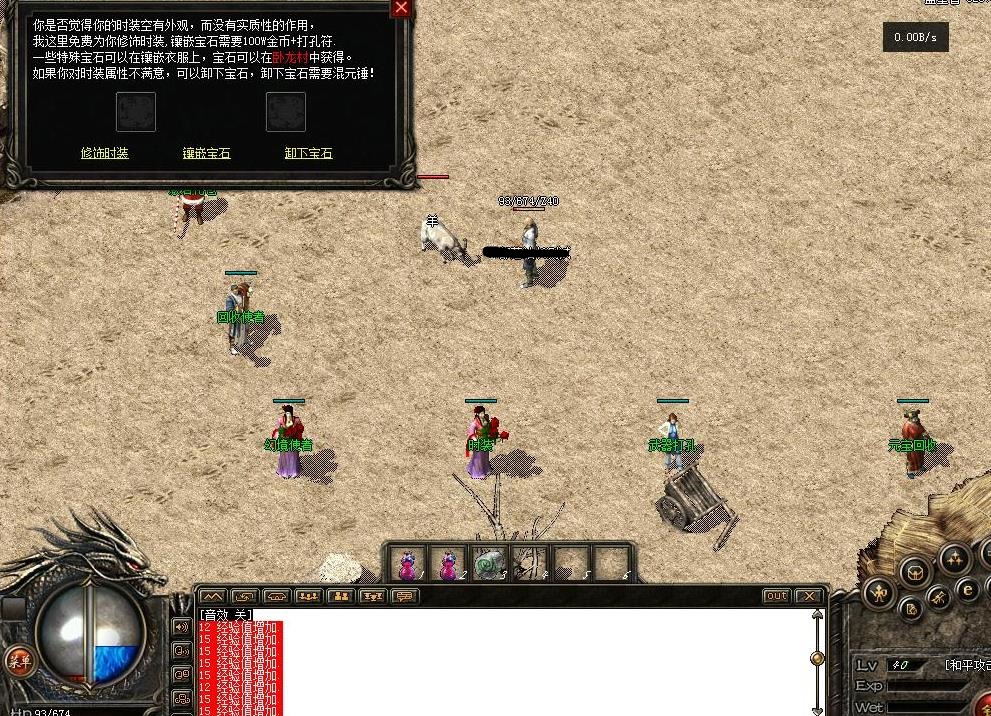Choose the 修饰时装 dialog option
This screenshot has width=991, height=716.
(105, 153)
